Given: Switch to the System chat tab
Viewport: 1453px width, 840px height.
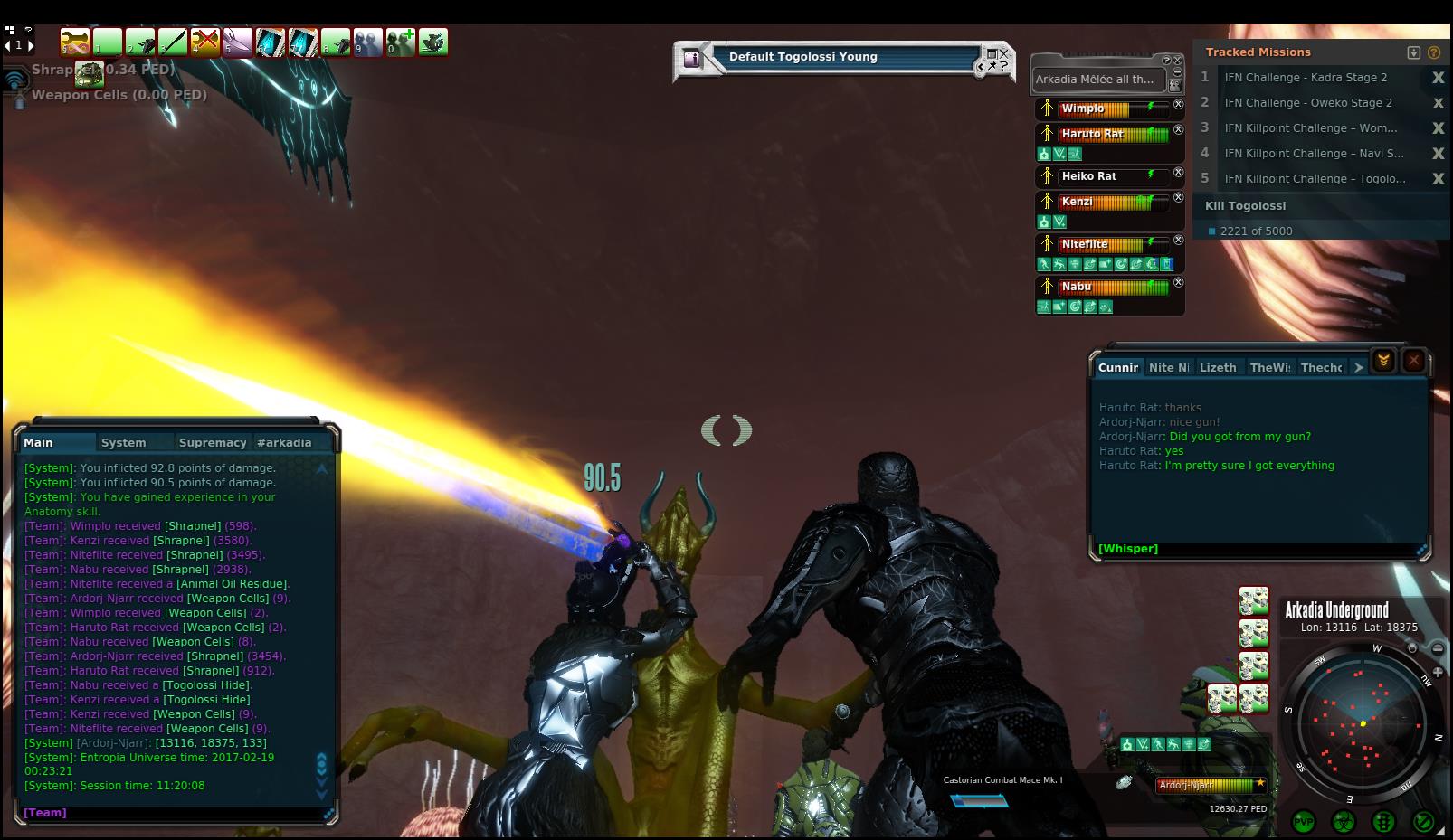Looking at the screenshot, I should pyautogui.click(x=124, y=442).
